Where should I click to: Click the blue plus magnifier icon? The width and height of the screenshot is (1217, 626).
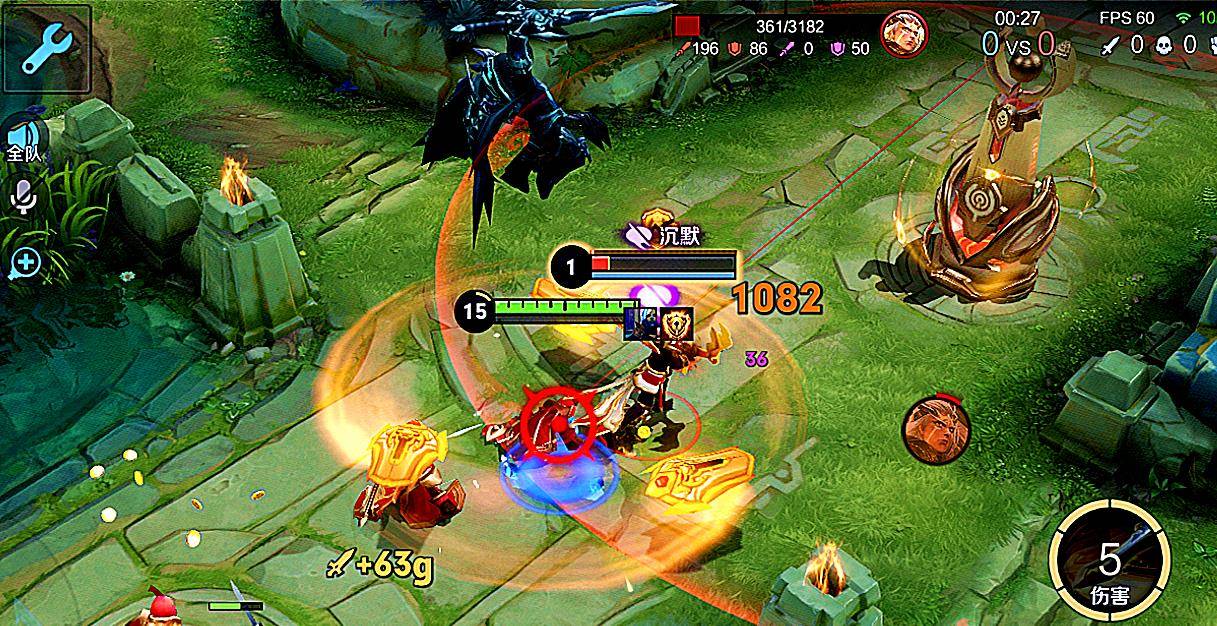pos(24,263)
